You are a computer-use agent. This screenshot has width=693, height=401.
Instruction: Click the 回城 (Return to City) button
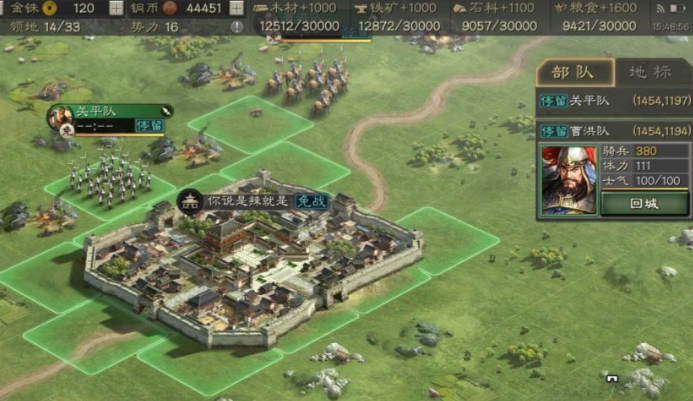click(644, 203)
